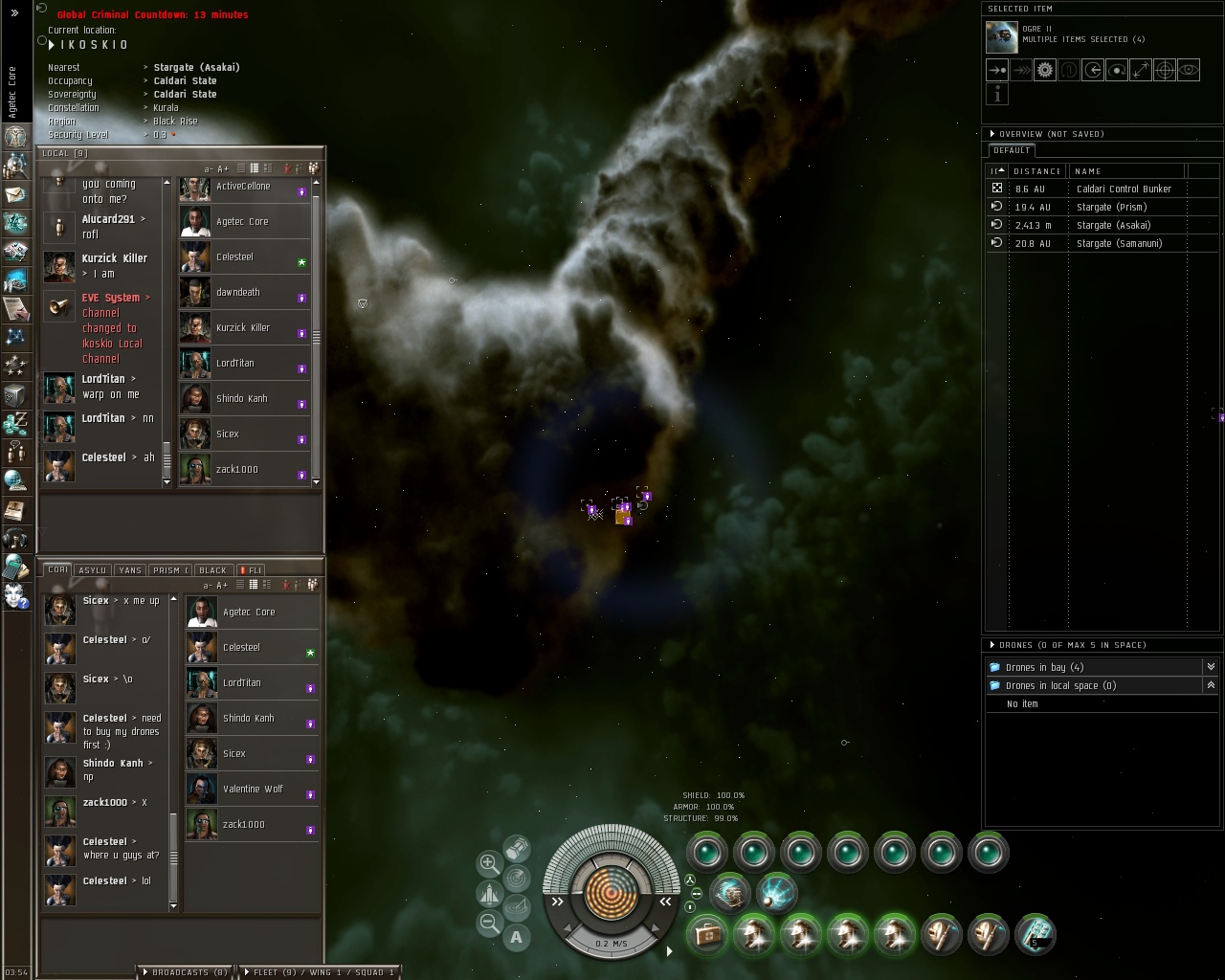Sort overview by the Distance column
Image resolution: width=1225 pixels, height=980 pixels.
click(x=1037, y=171)
